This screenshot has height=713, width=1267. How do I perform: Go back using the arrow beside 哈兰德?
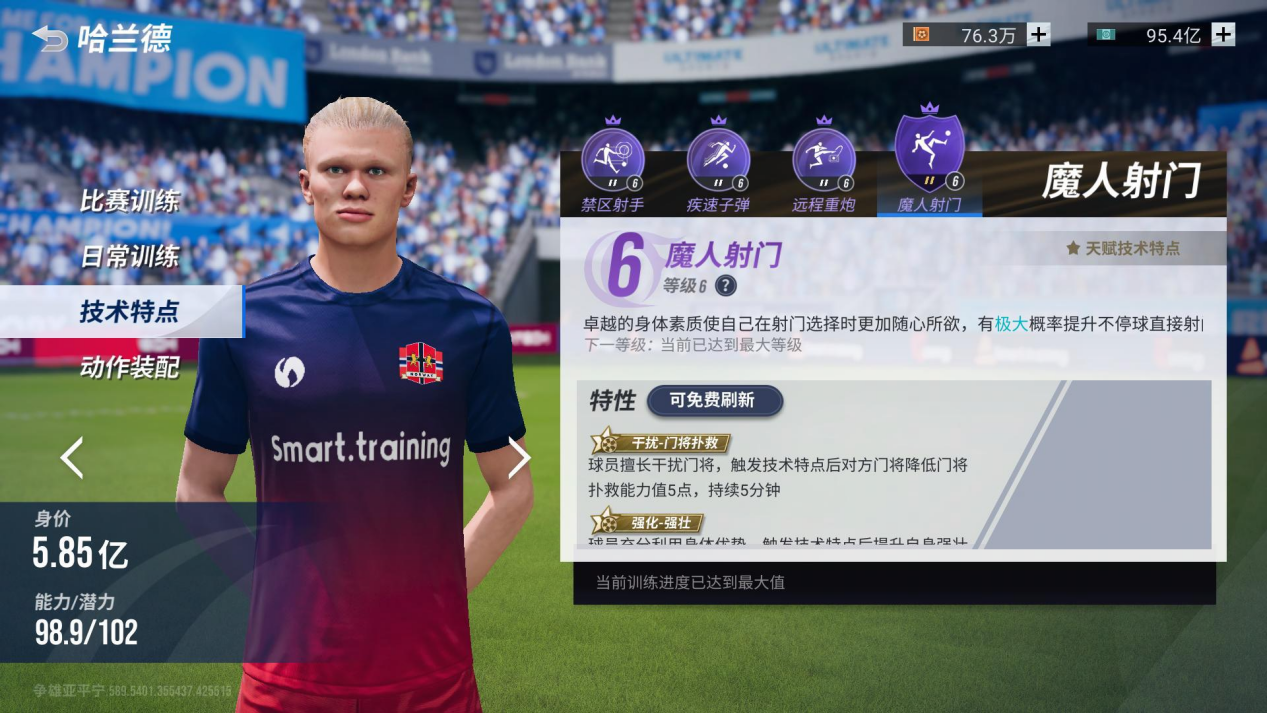(x=50, y=39)
